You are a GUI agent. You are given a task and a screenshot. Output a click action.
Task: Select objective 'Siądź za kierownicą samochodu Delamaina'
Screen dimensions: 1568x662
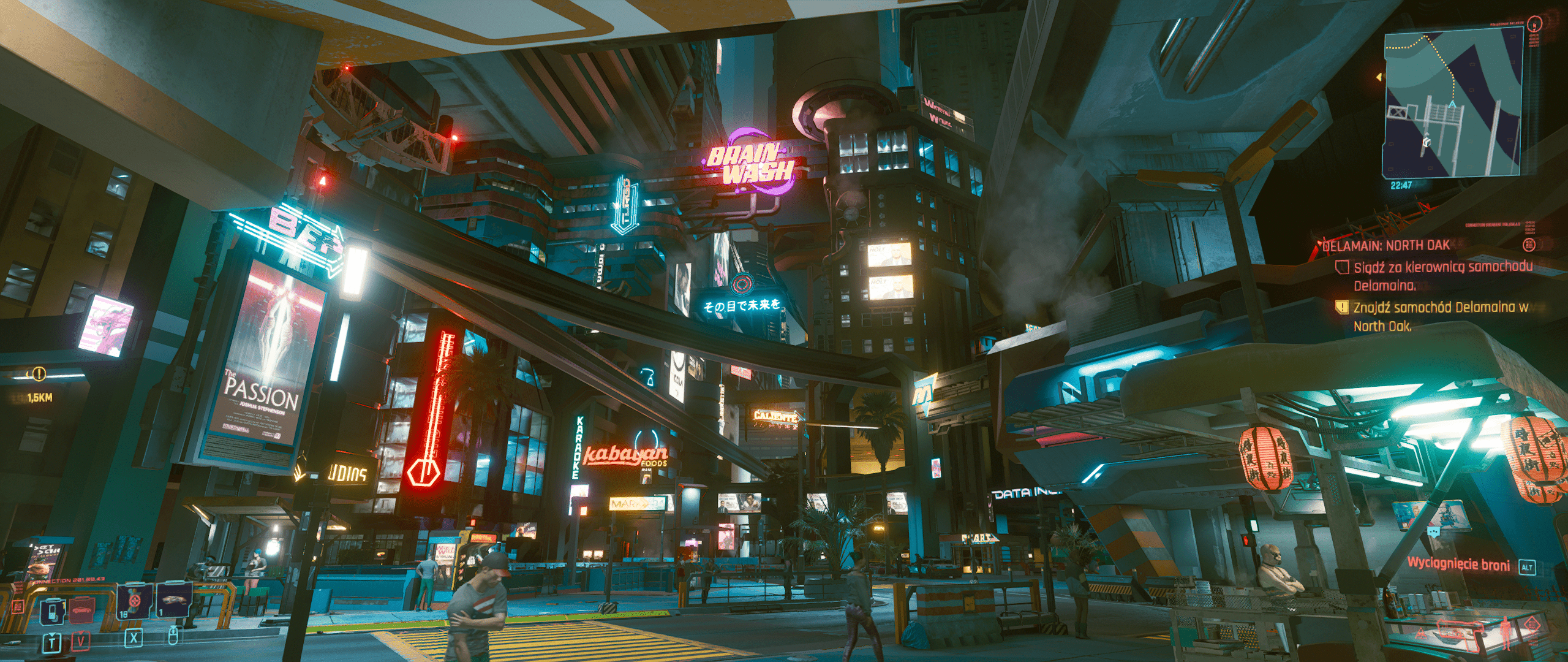coord(1442,275)
